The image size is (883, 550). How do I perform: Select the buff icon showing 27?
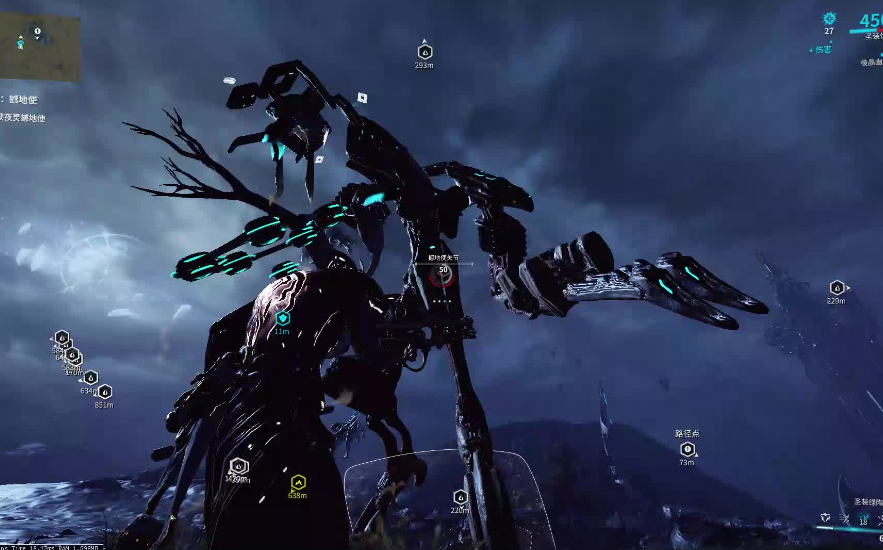point(828,19)
